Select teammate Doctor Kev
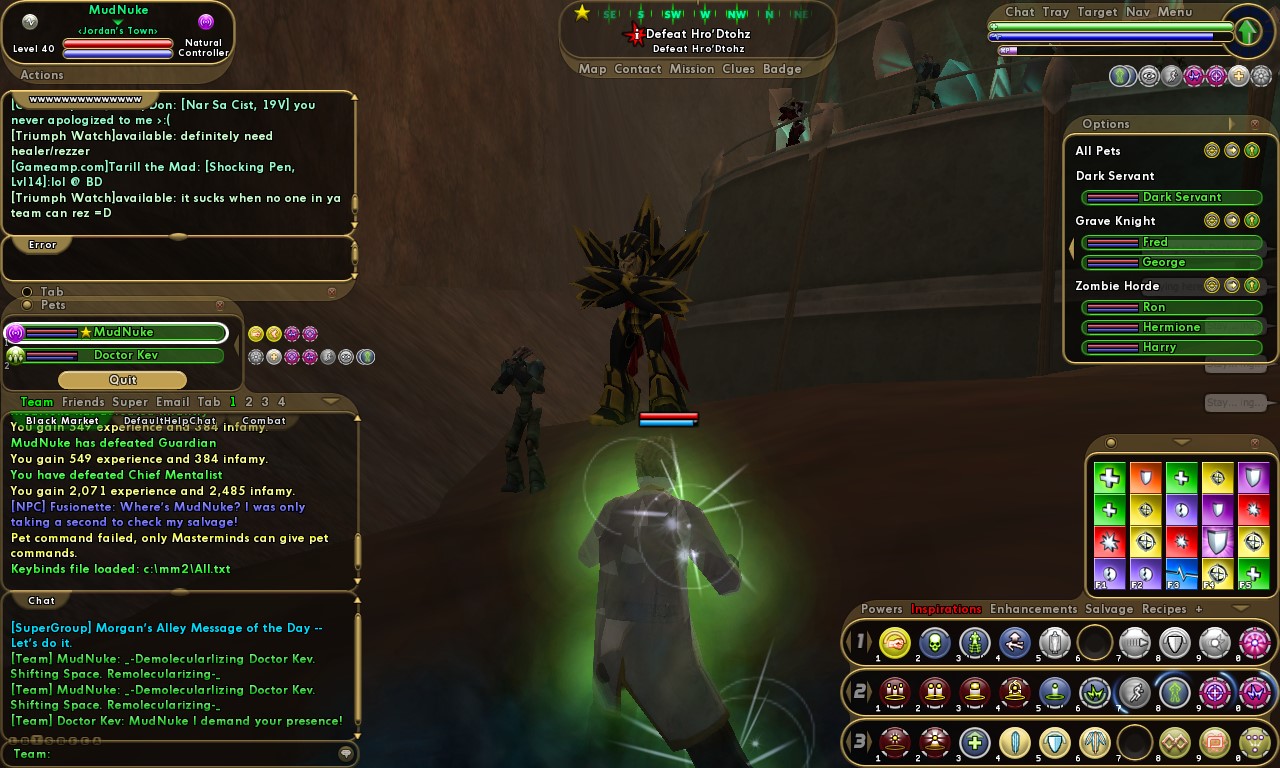The width and height of the screenshot is (1280, 768). [x=125, y=355]
